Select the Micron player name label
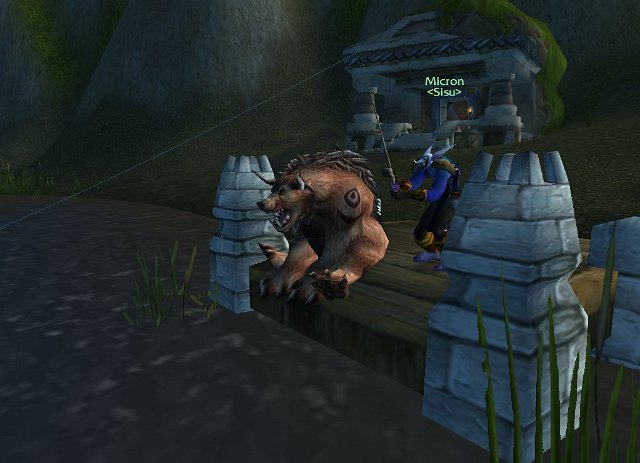This screenshot has width=640, height=463. (443, 81)
